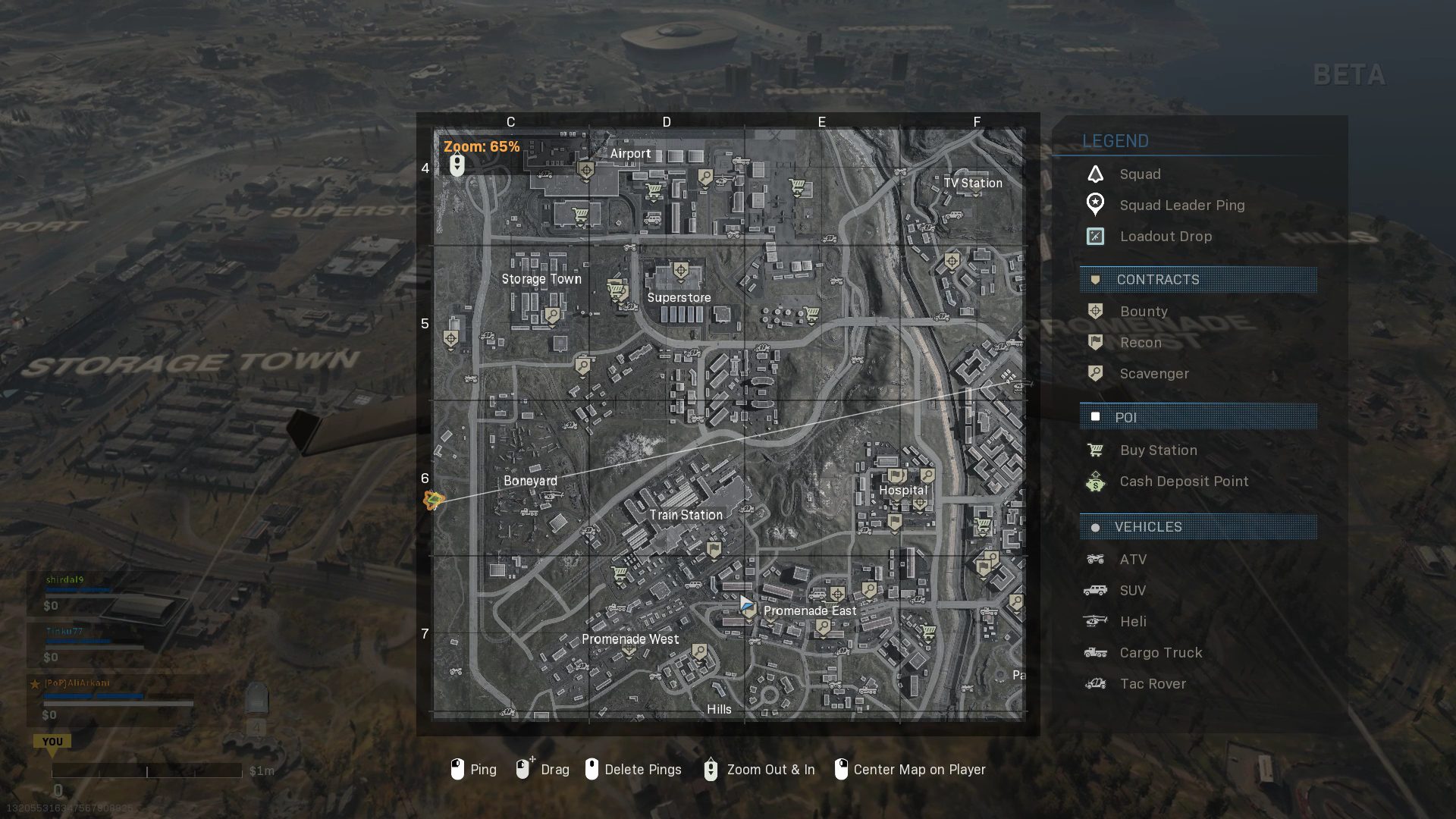Image resolution: width=1456 pixels, height=819 pixels.
Task: Click the Tac Rover legend entry
Action: [1153, 684]
